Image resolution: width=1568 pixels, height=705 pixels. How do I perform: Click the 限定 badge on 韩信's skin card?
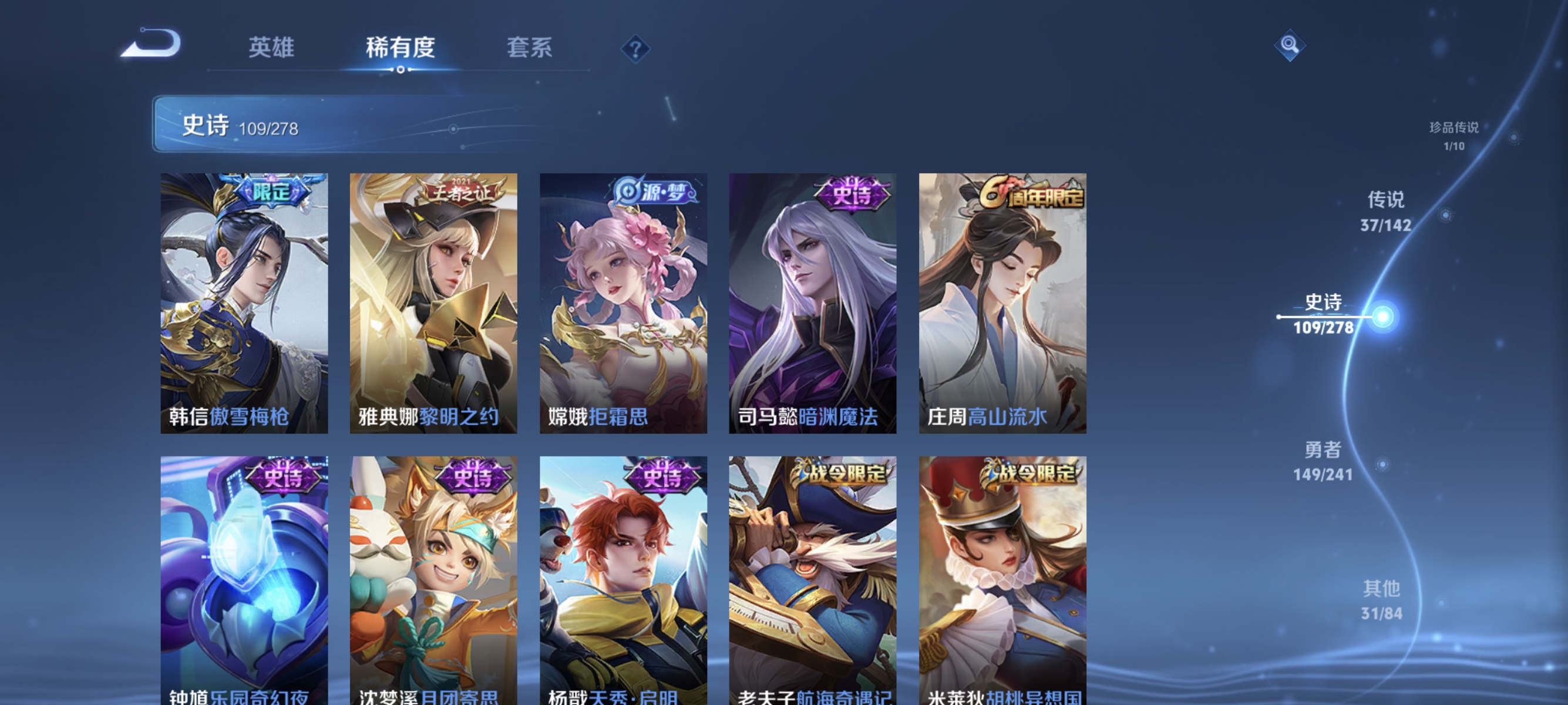pos(272,192)
